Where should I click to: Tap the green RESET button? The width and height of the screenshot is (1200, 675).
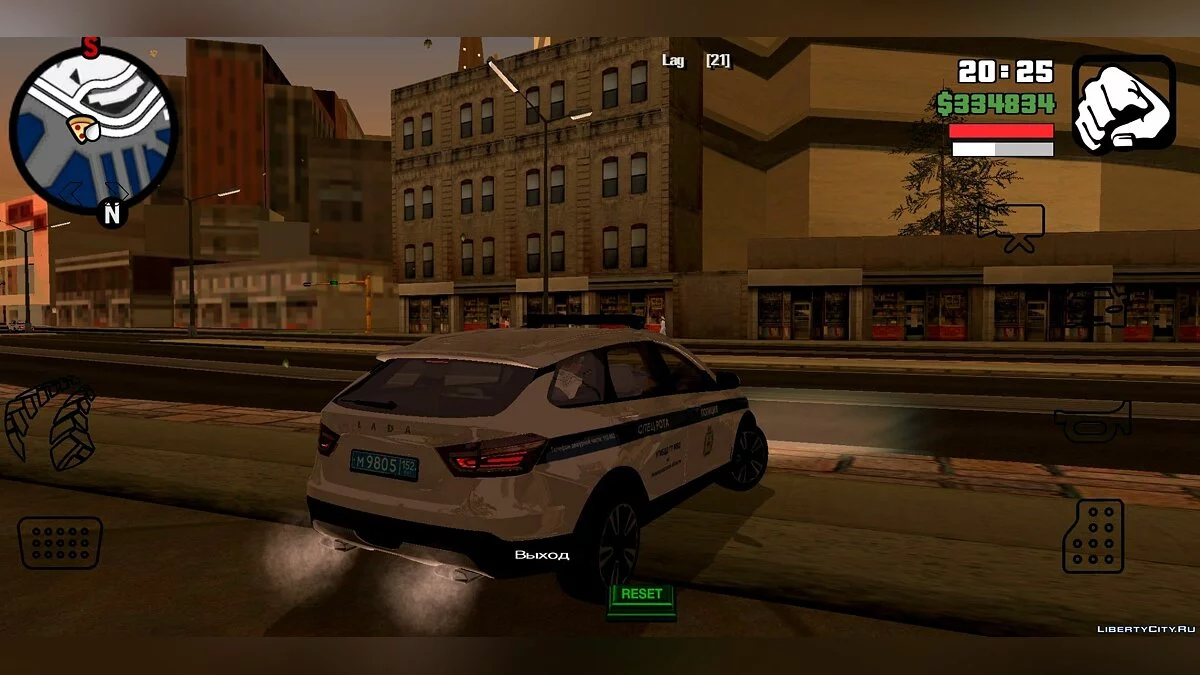tap(641, 595)
